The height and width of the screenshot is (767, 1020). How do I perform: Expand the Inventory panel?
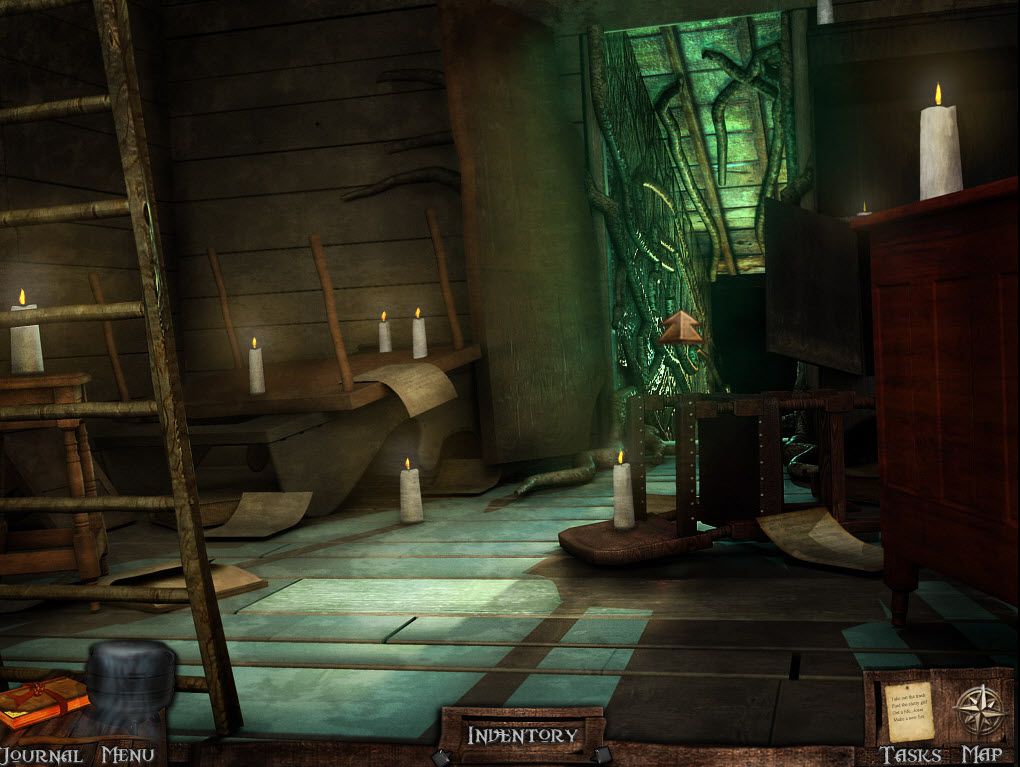[x=522, y=736]
